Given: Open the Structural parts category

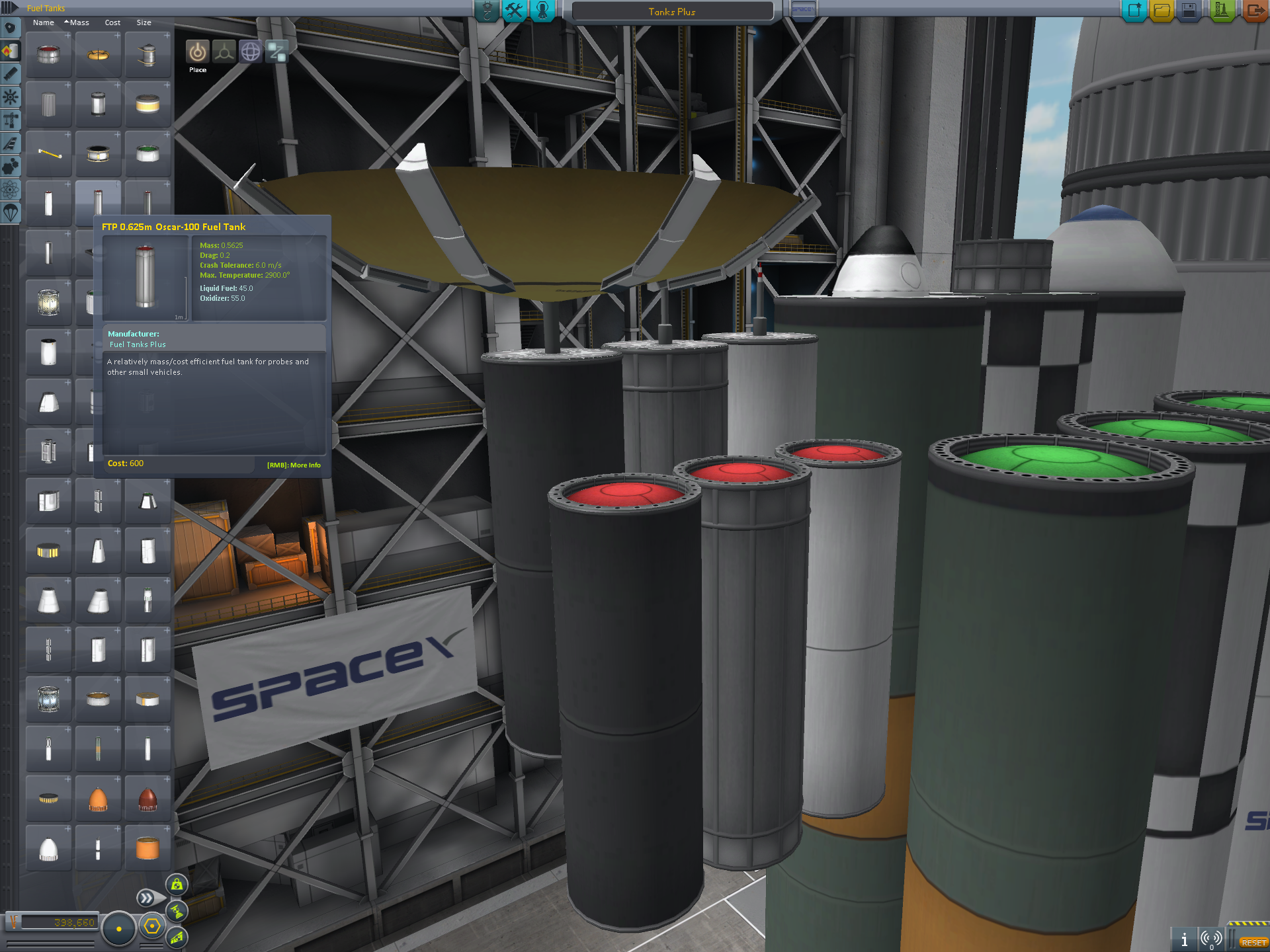Looking at the screenshot, I should coord(10,119).
